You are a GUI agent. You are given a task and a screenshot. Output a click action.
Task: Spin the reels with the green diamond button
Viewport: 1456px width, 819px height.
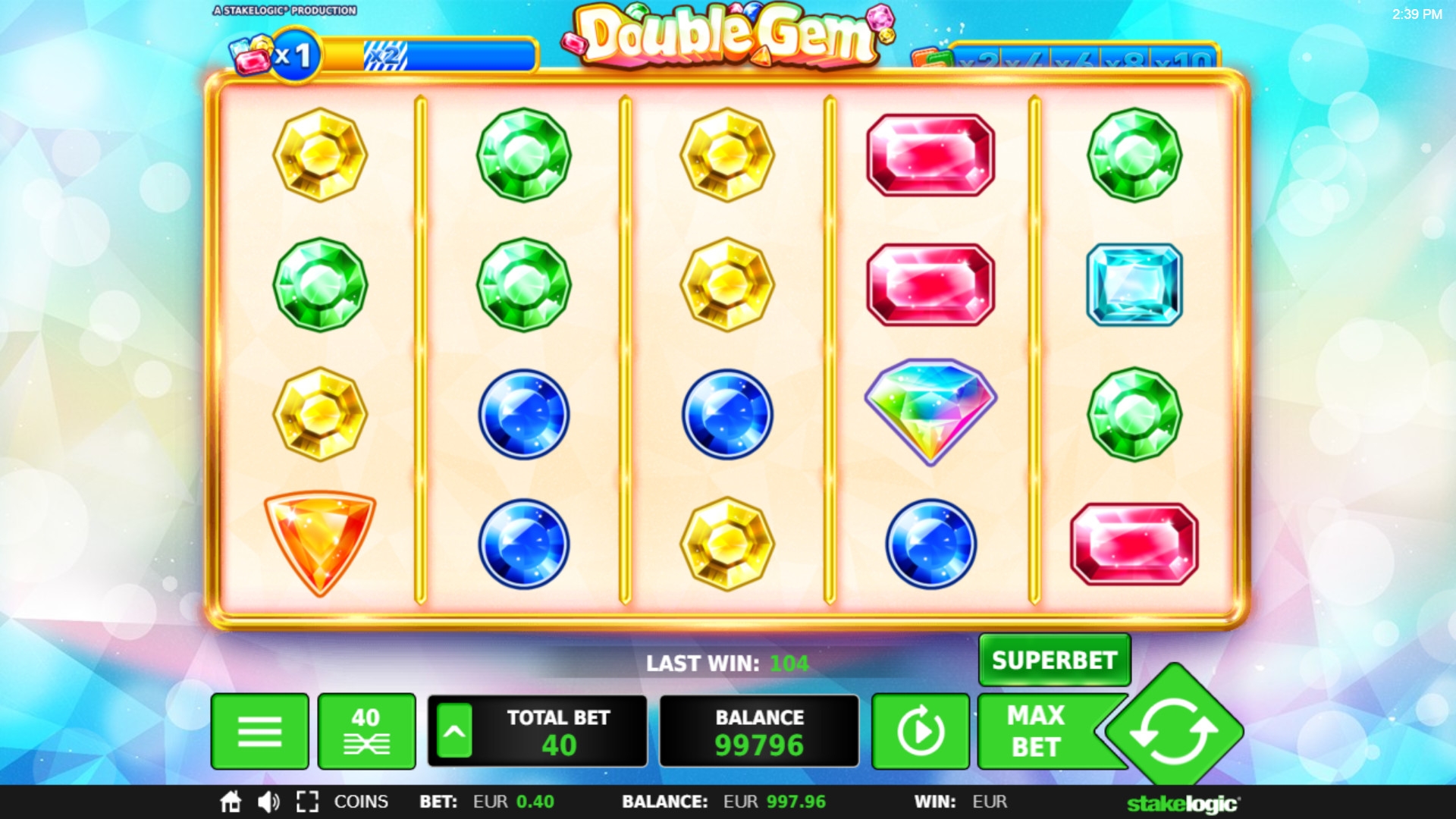pos(1173,731)
